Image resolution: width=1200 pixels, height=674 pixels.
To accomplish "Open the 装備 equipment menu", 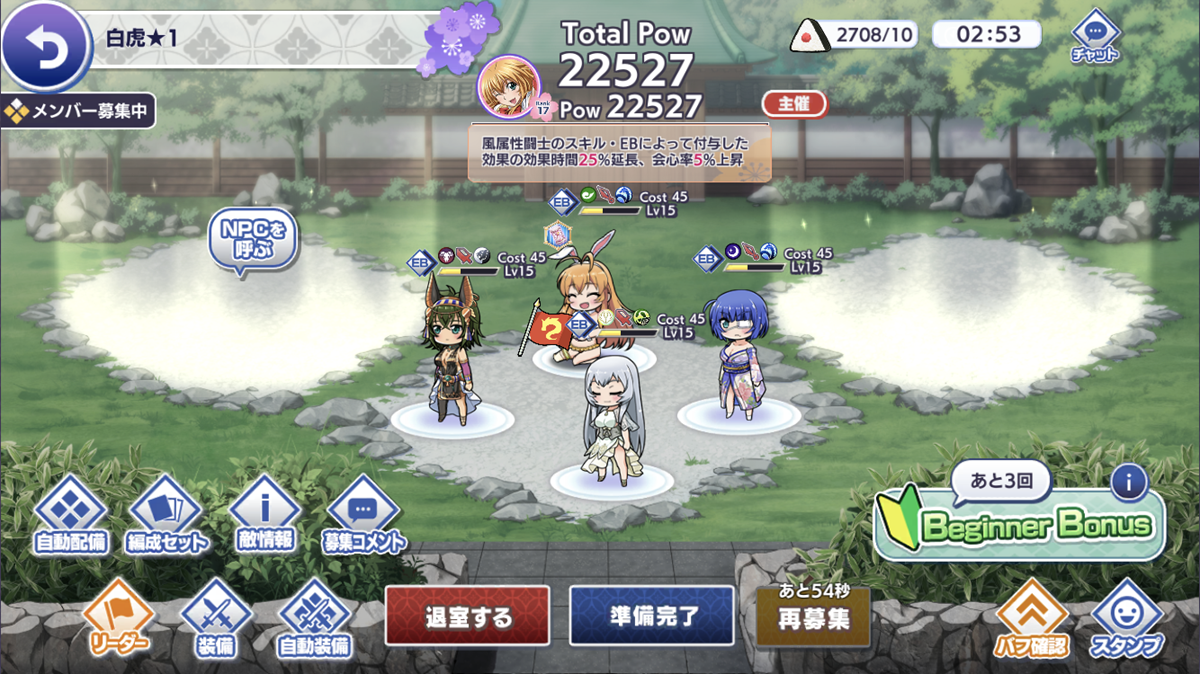I will pyautogui.click(x=217, y=617).
